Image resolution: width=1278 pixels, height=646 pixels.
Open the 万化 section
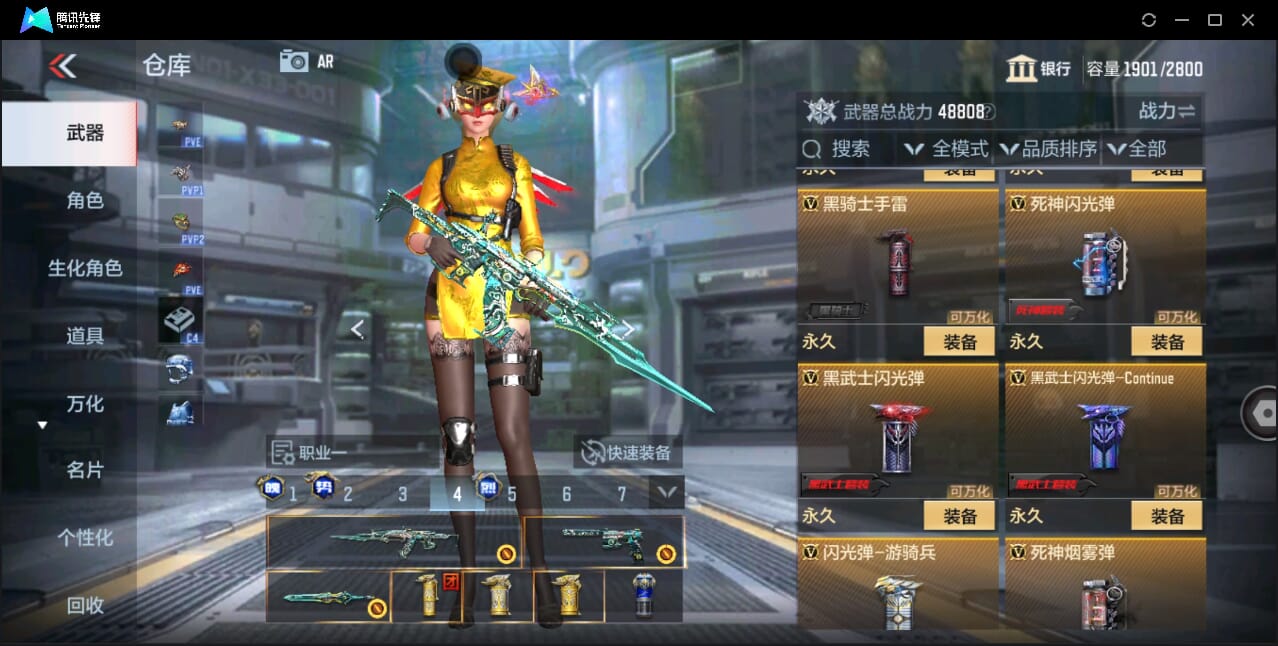85,404
